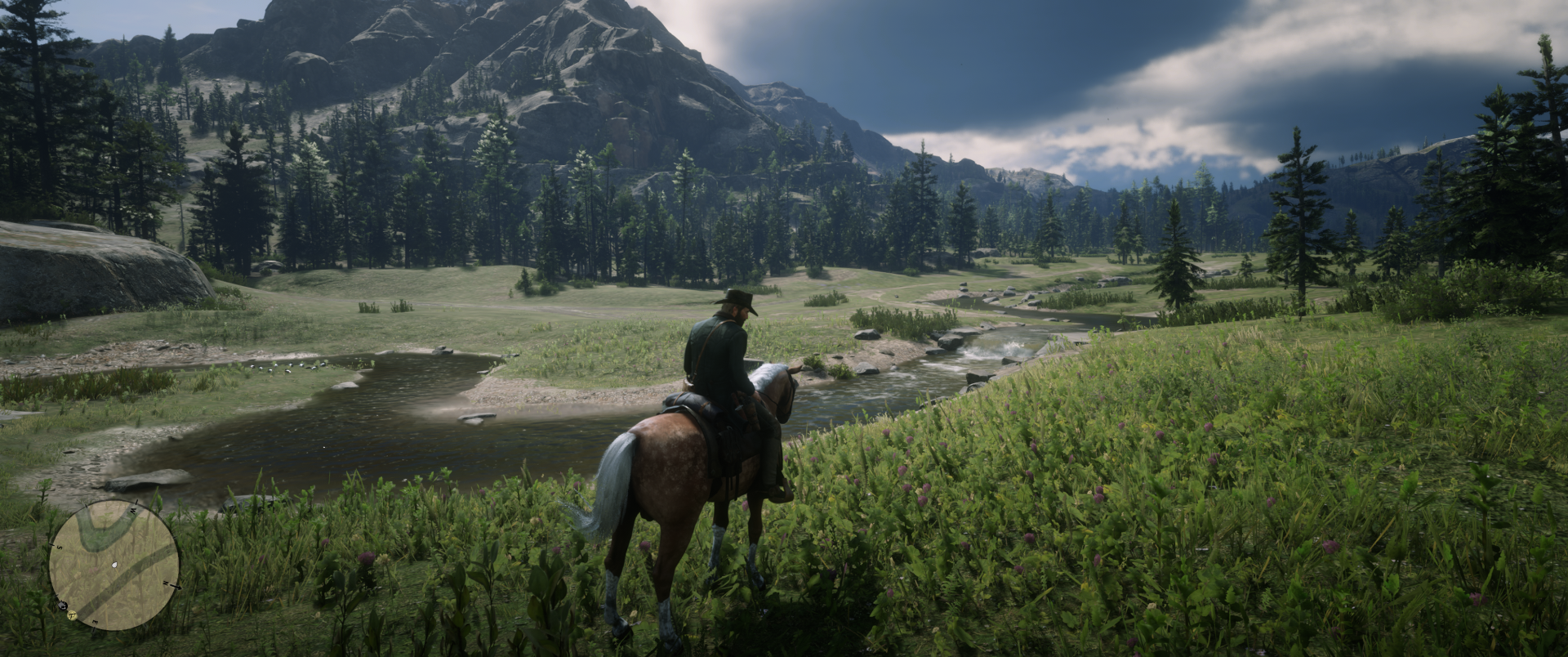
Task: Click the horse icon on the minimap edge
Action: tap(63, 605)
